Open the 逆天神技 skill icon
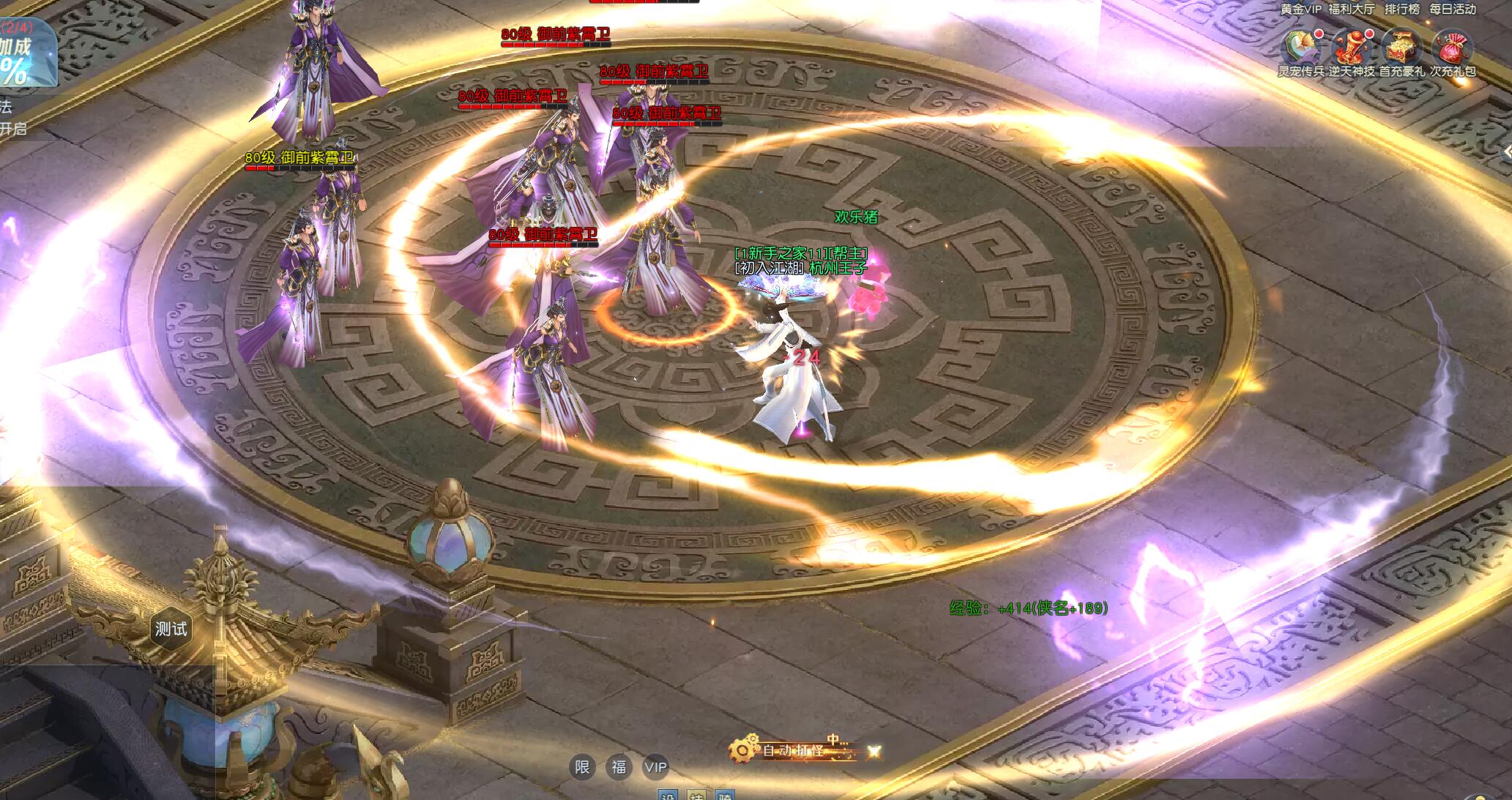Image resolution: width=1512 pixels, height=800 pixels. pos(1351,48)
